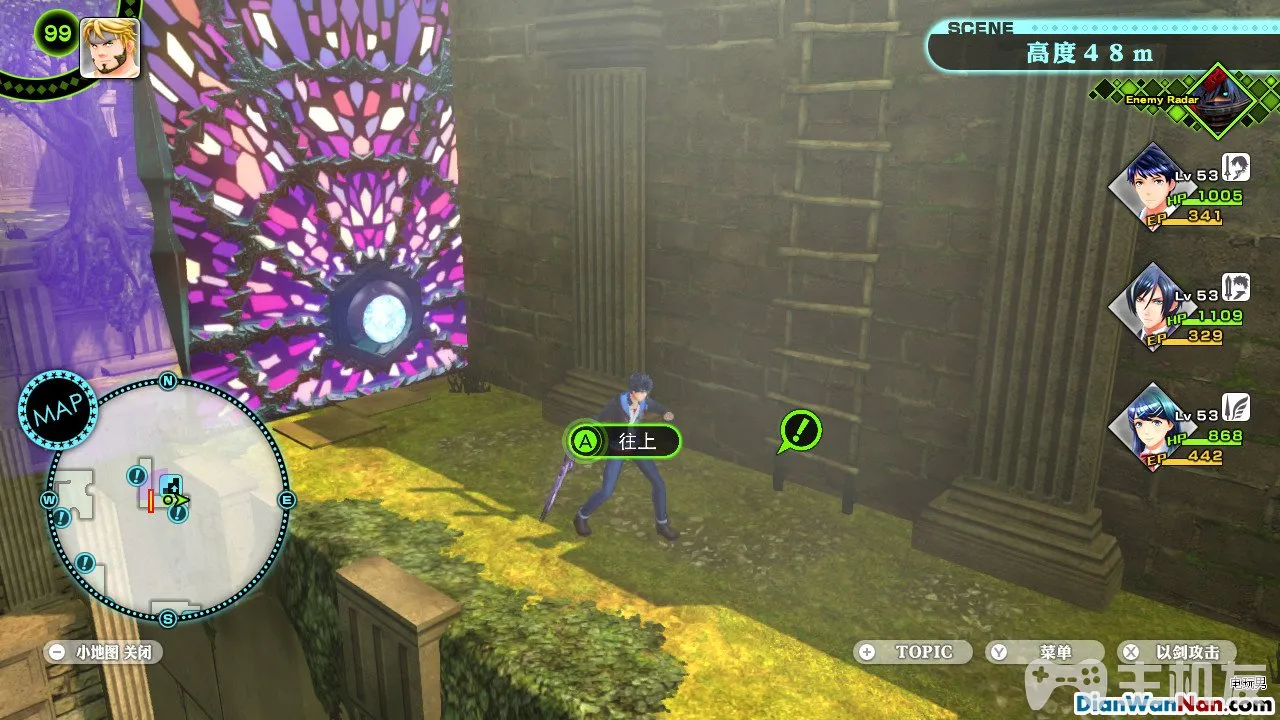Viewport: 1280px width, 720px height.
Task: Click the green exclamation speech bubble marker
Action: click(x=800, y=431)
